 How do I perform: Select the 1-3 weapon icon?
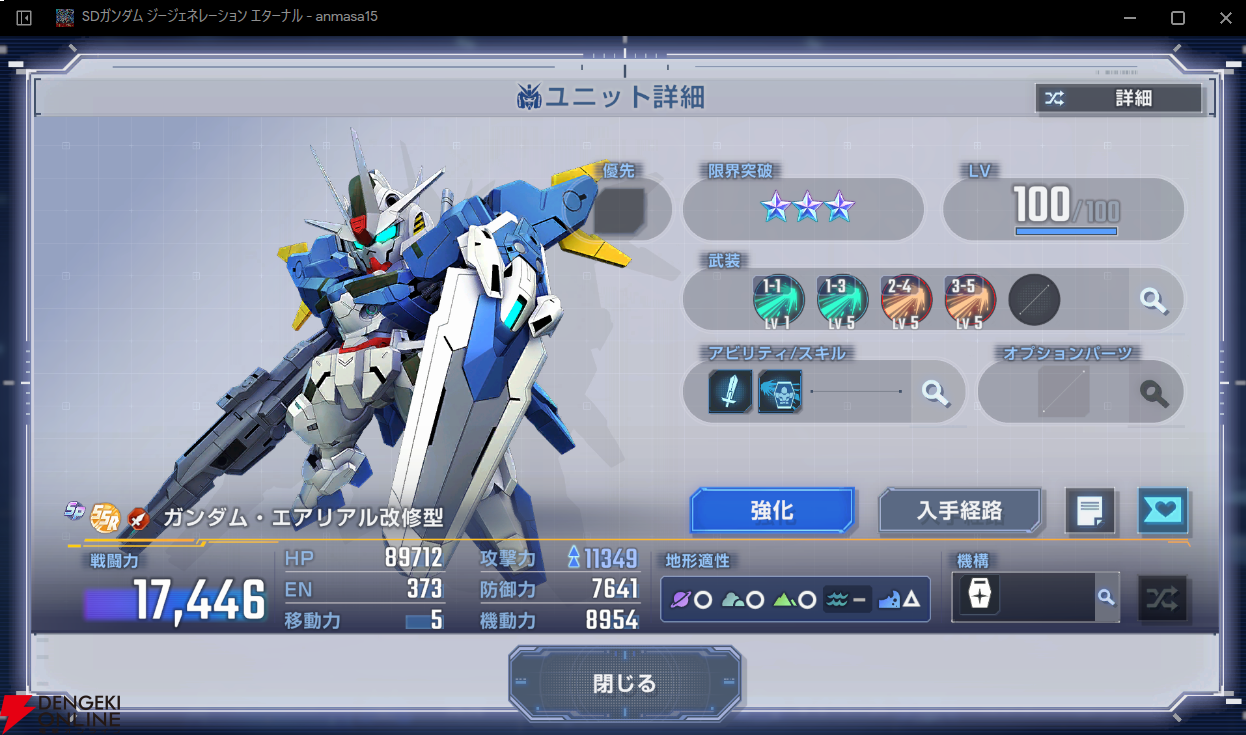click(842, 300)
